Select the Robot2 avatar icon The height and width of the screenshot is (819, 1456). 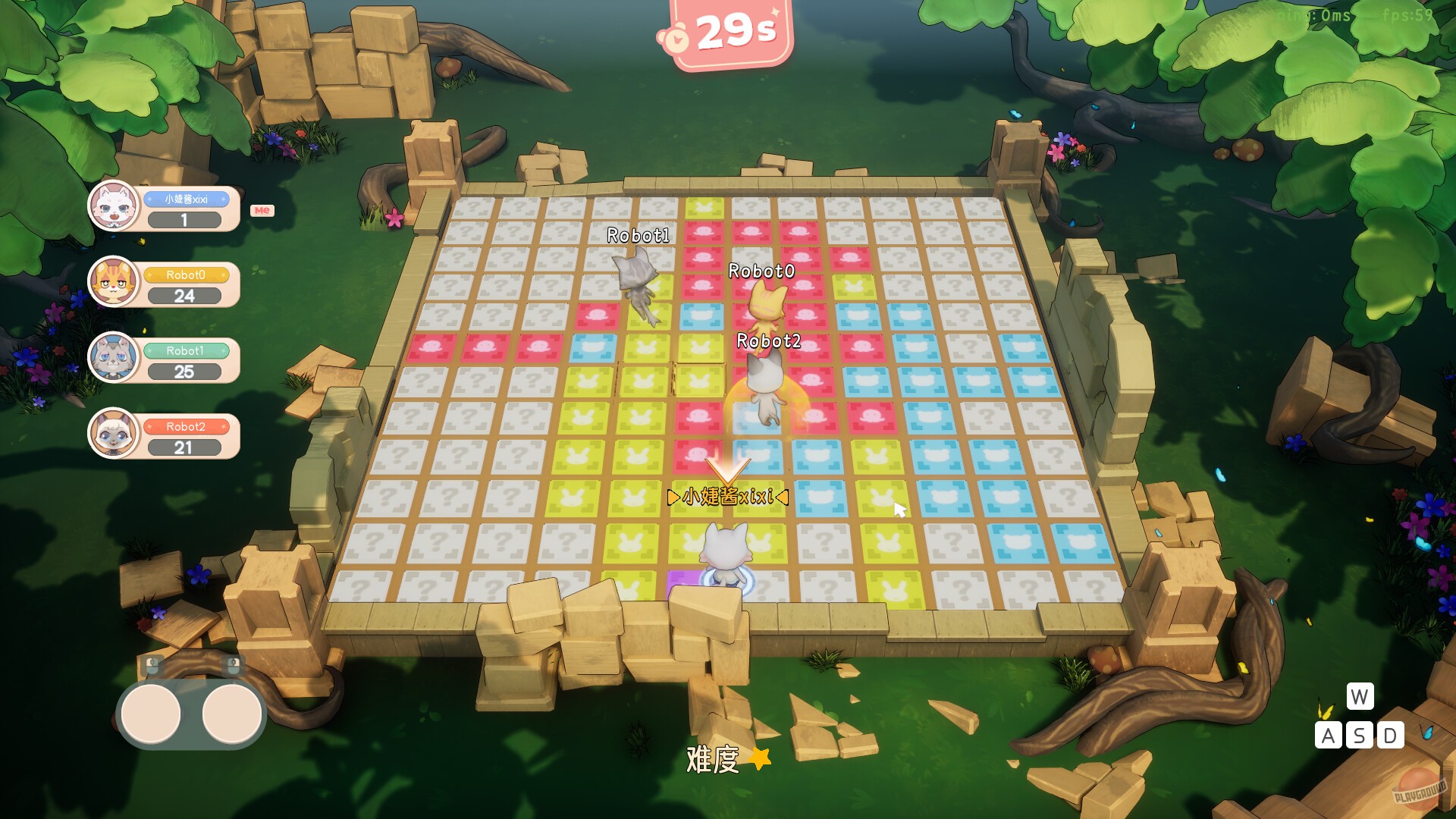(x=115, y=434)
